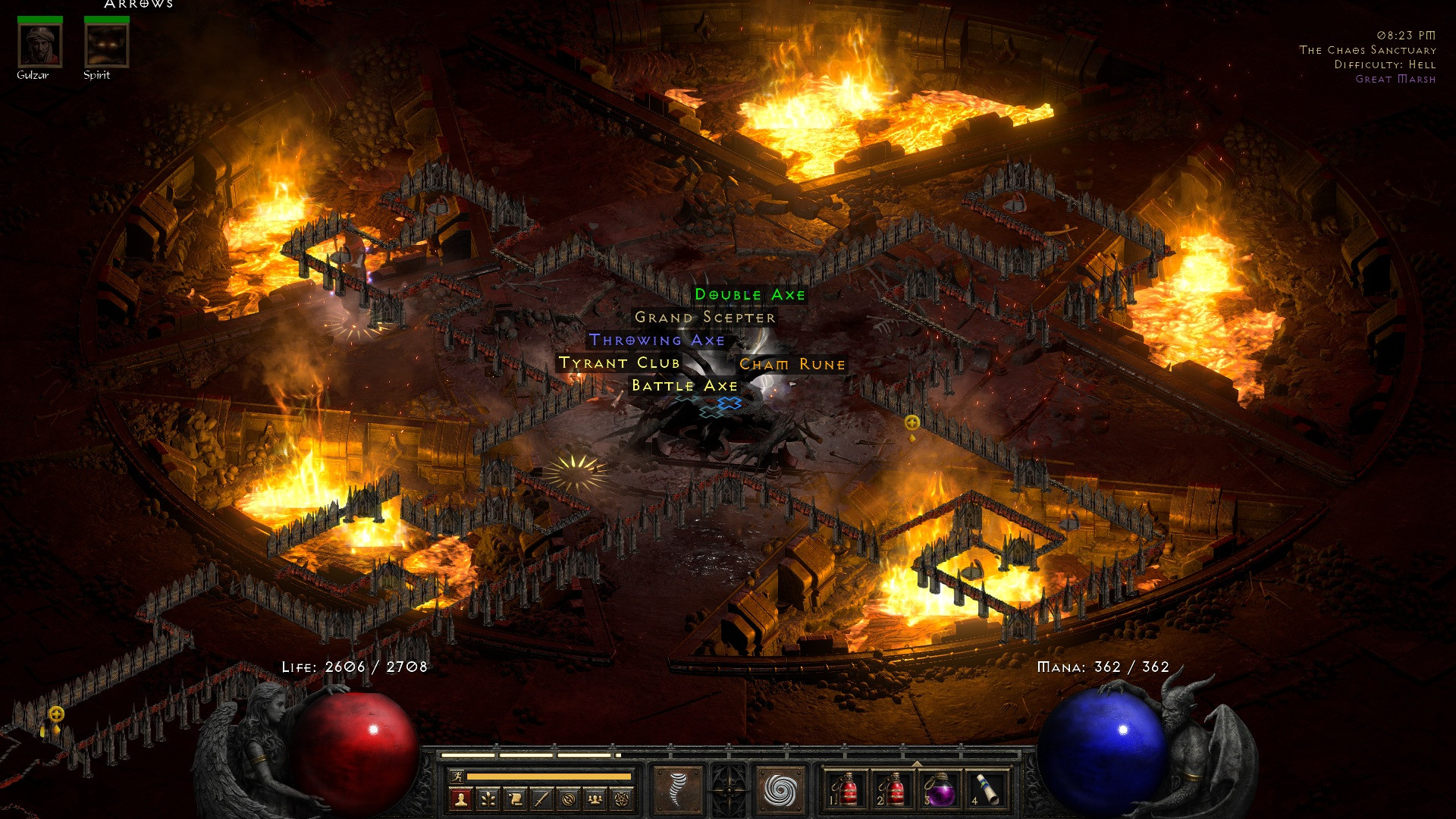Select the Grand Scepter item label
Image resolution: width=1456 pixels, height=819 pixels.
click(705, 318)
